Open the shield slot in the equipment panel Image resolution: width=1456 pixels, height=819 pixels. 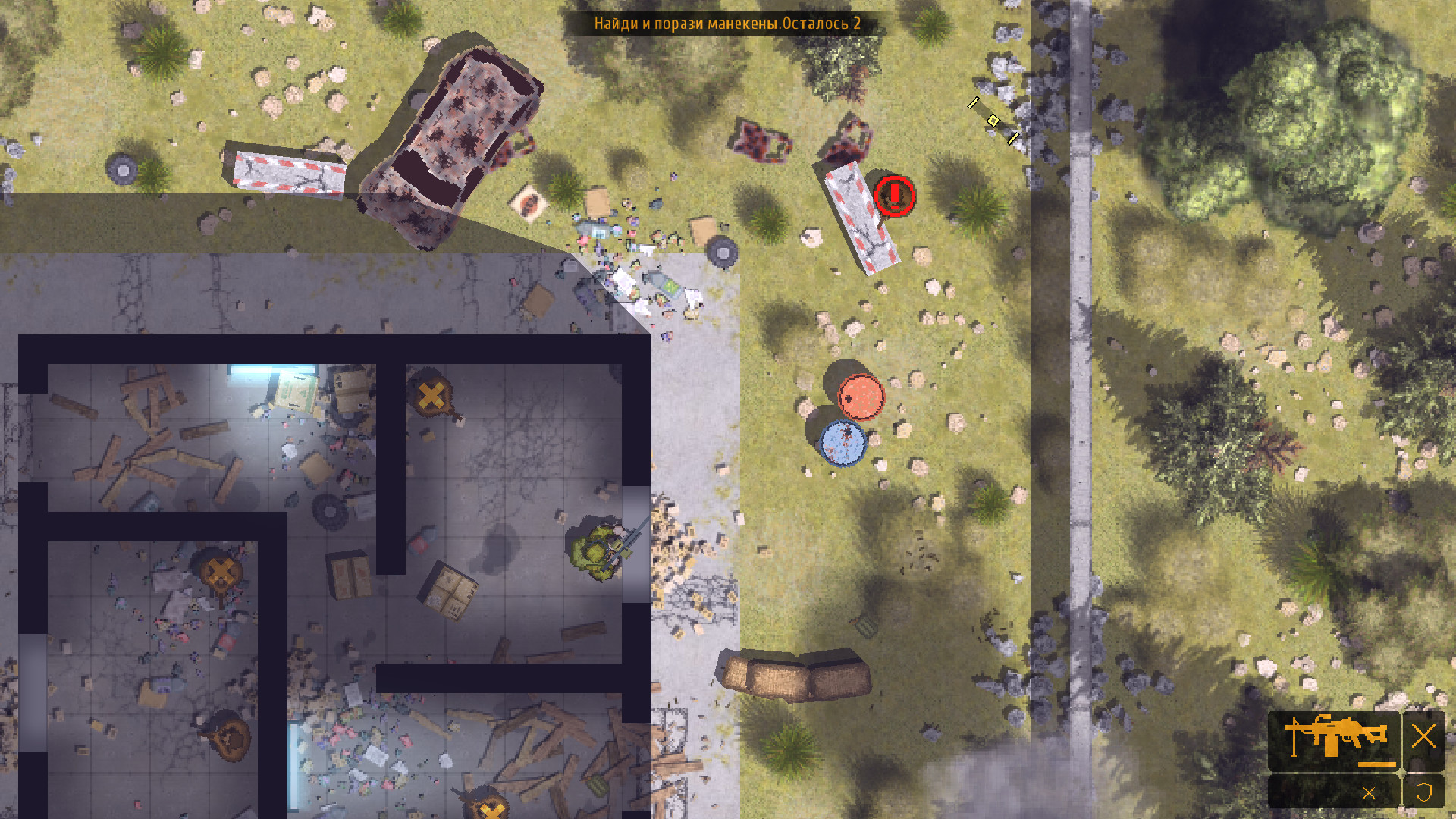pyautogui.click(x=1423, y=792)
